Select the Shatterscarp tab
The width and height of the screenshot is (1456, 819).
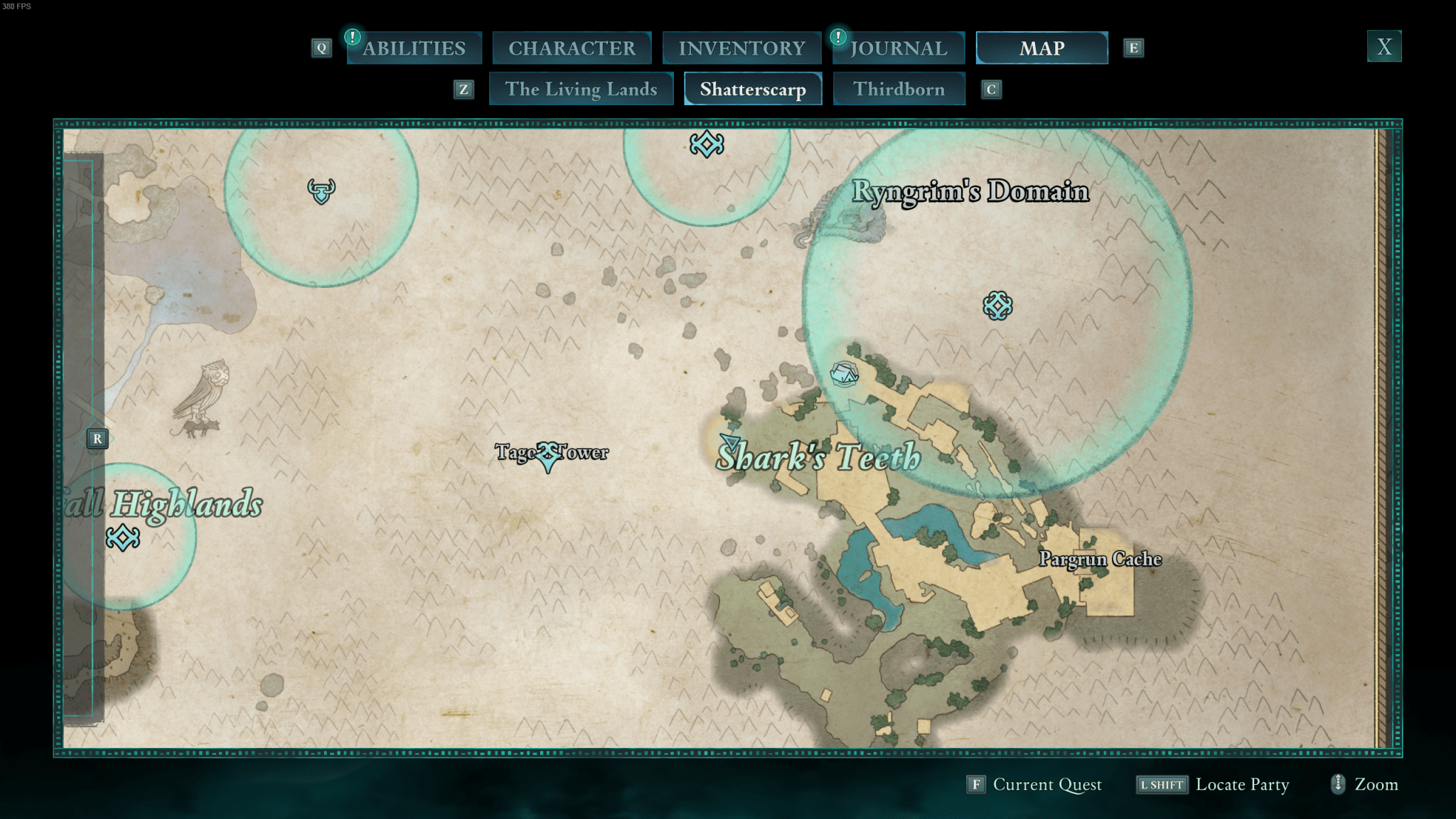click(x=752, y=89)
